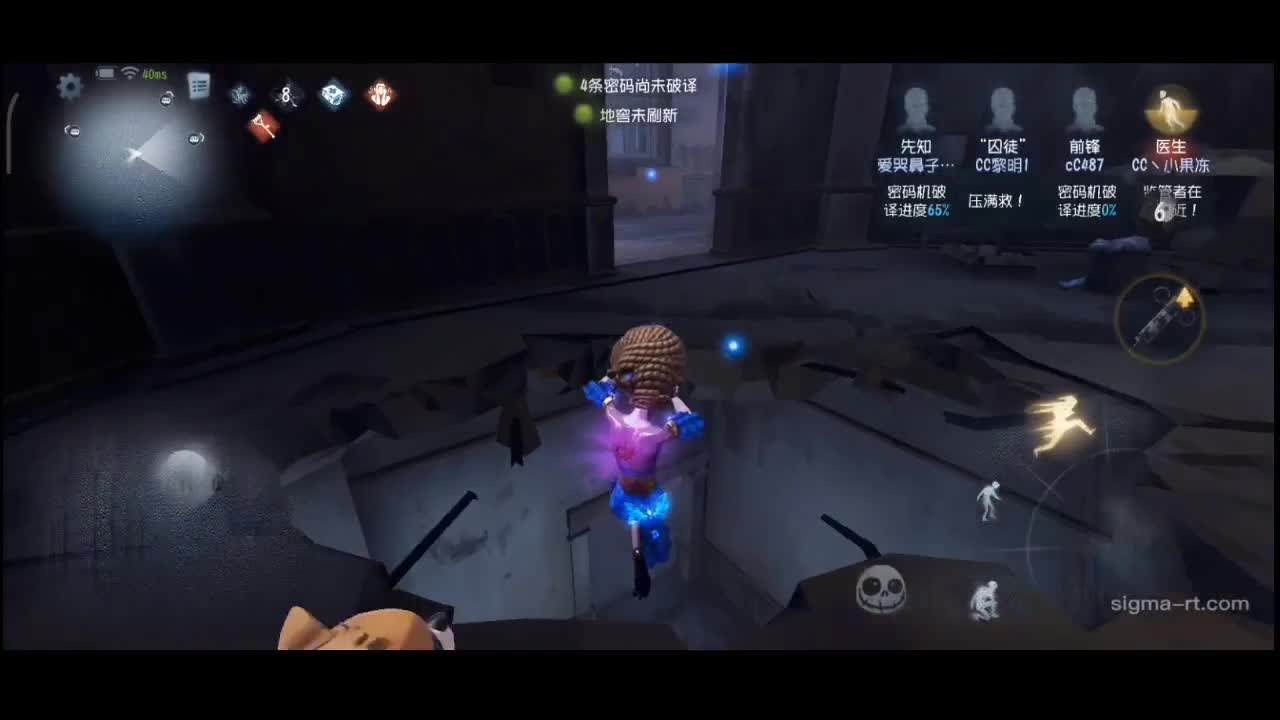Screen dimensions: 1280x720
Task: Open the match log notepad icon
Action: [197, 87]
